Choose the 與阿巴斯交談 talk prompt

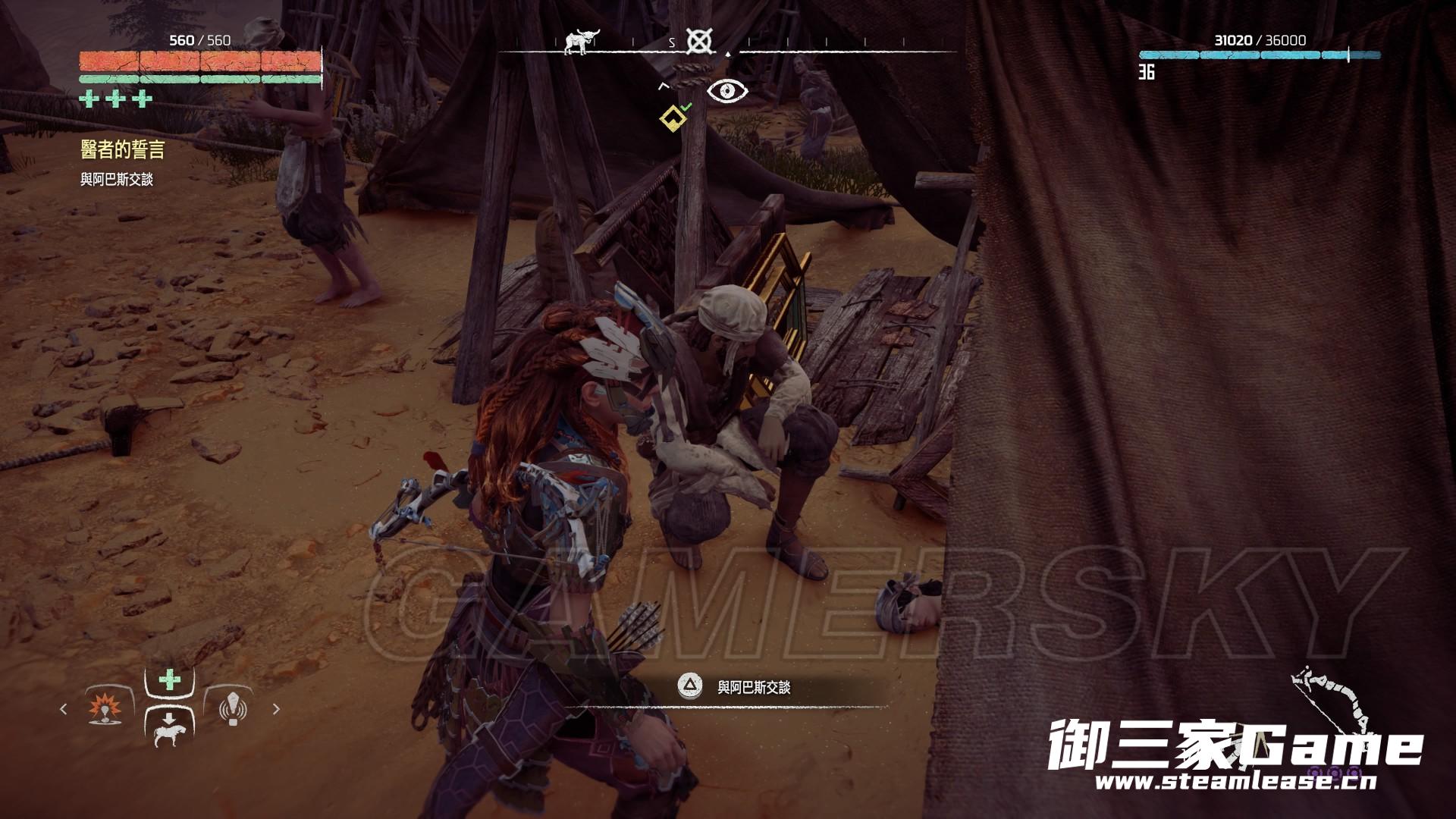pos(736,687)
